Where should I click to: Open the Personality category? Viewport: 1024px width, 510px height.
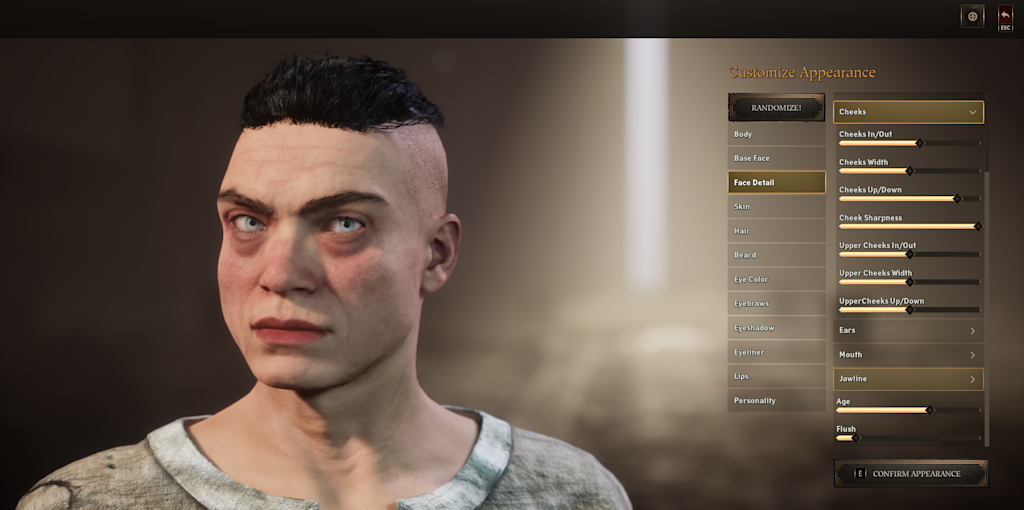click(x=776, y=401)
